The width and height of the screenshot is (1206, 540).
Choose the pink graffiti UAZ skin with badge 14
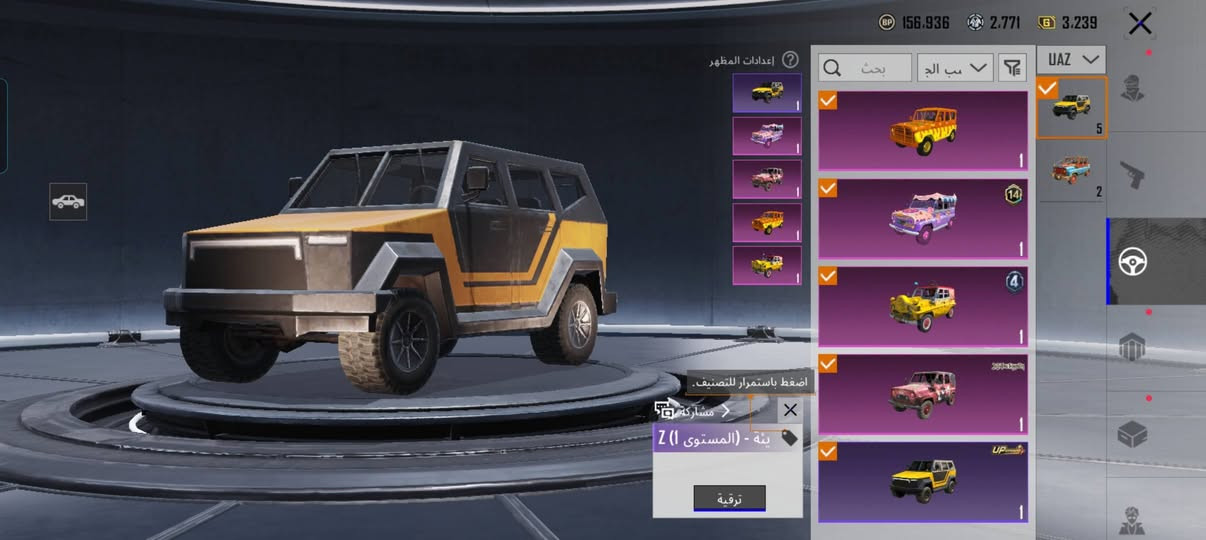tap(923, 218)
